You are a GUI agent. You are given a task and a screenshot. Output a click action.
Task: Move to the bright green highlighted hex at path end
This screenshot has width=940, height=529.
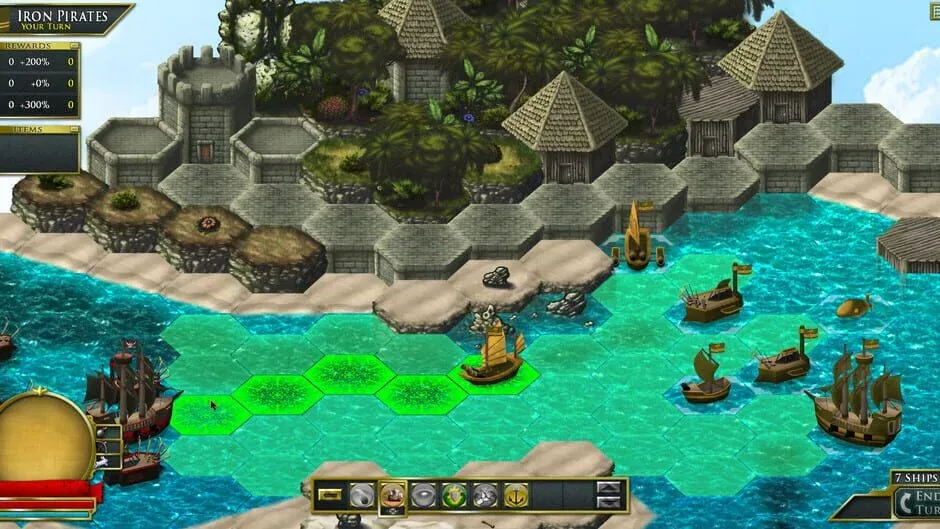pos(208,414)
